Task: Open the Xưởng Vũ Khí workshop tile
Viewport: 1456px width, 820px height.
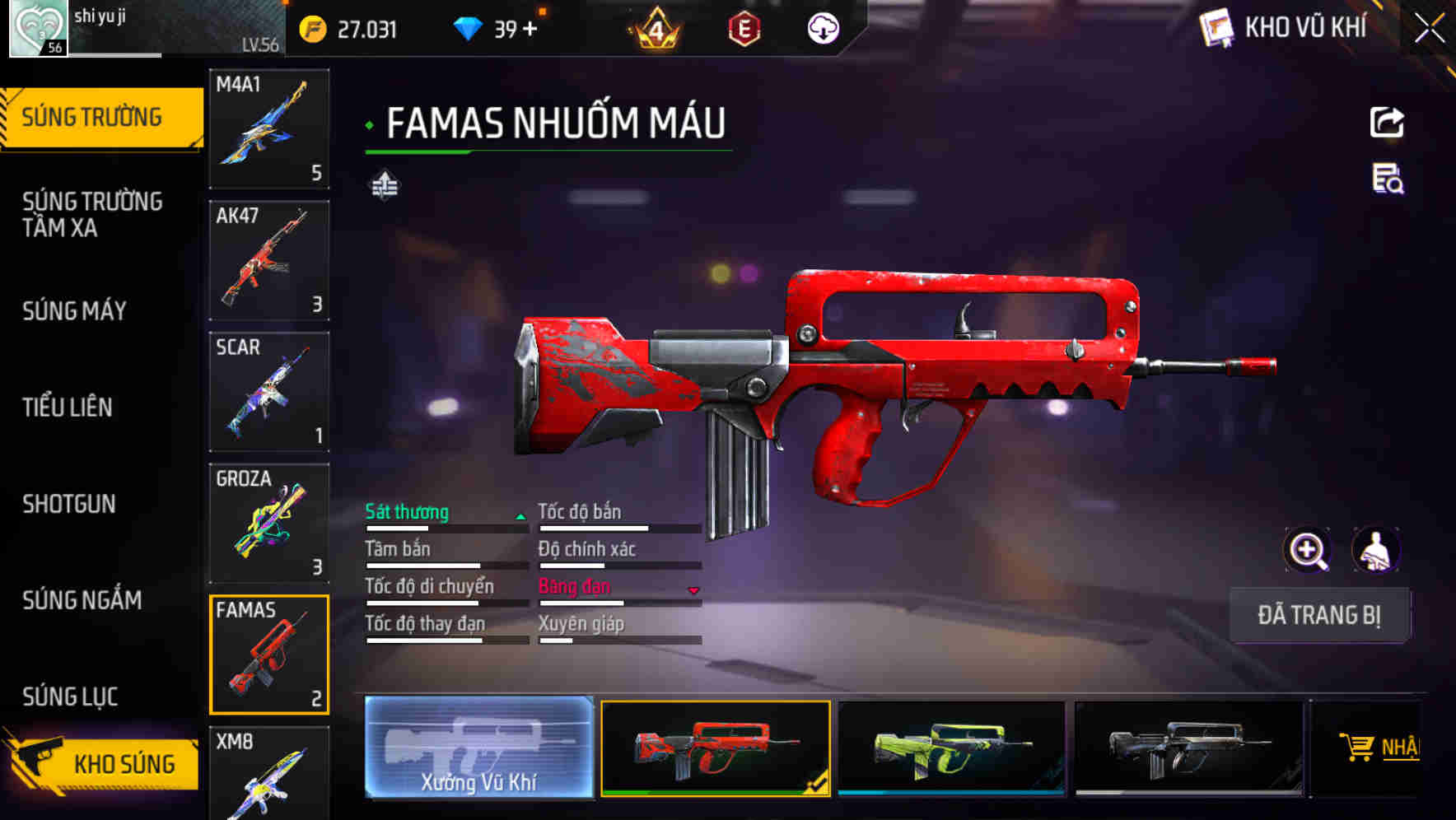Action: (x=478, y=748)
